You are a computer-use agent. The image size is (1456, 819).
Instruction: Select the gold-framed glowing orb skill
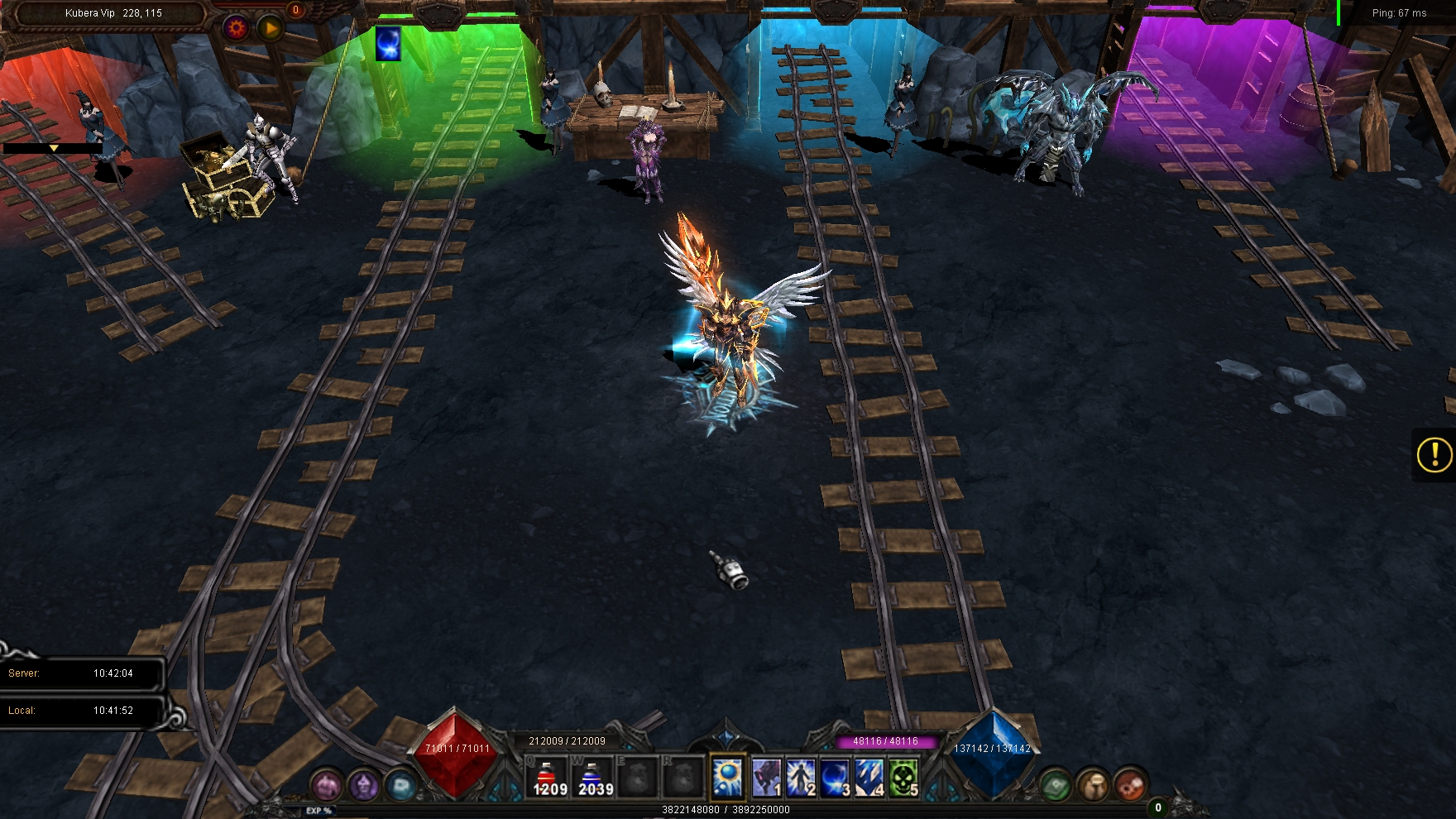tap(727, 778)
